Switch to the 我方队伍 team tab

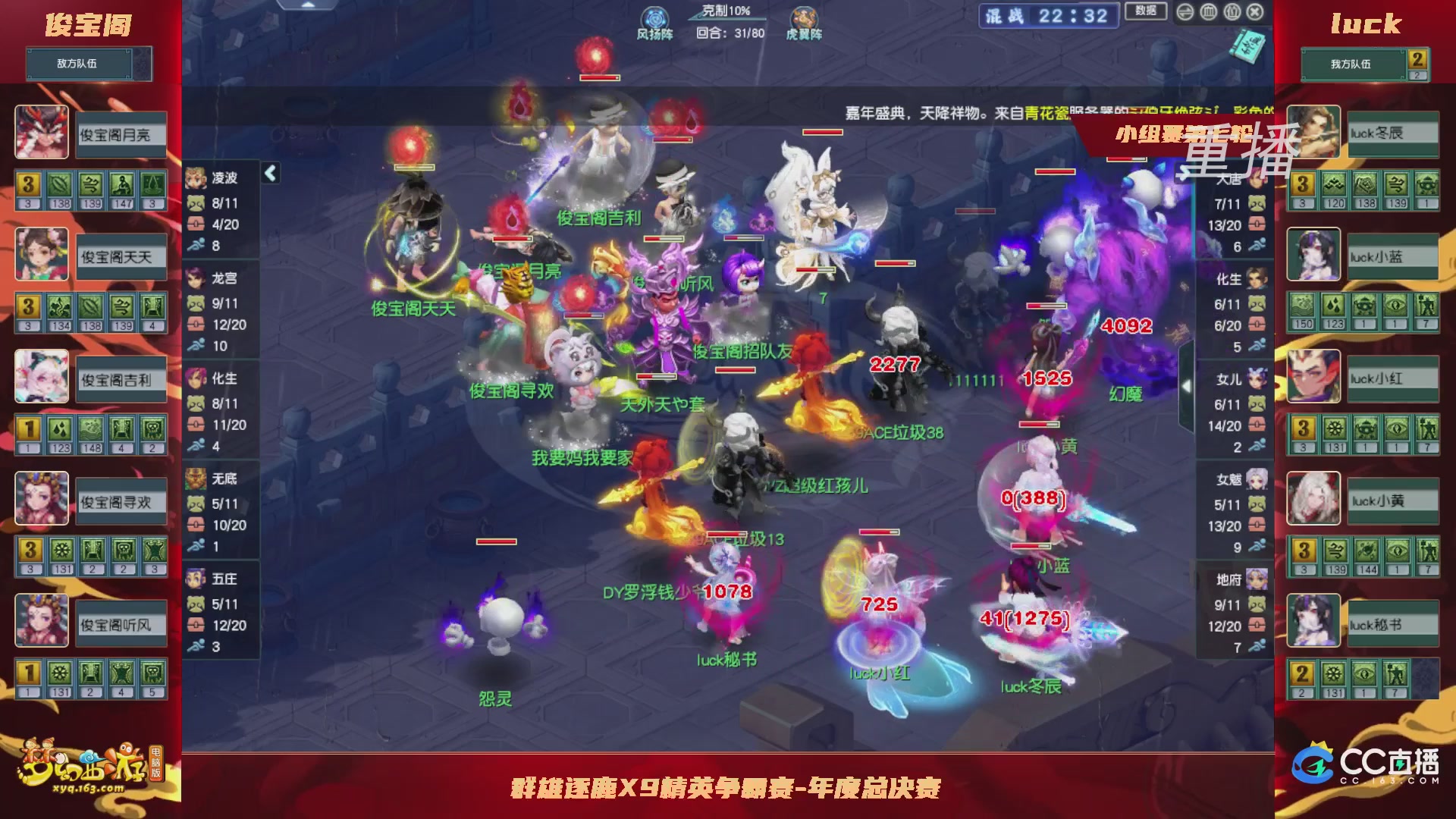pos(1352,65)
